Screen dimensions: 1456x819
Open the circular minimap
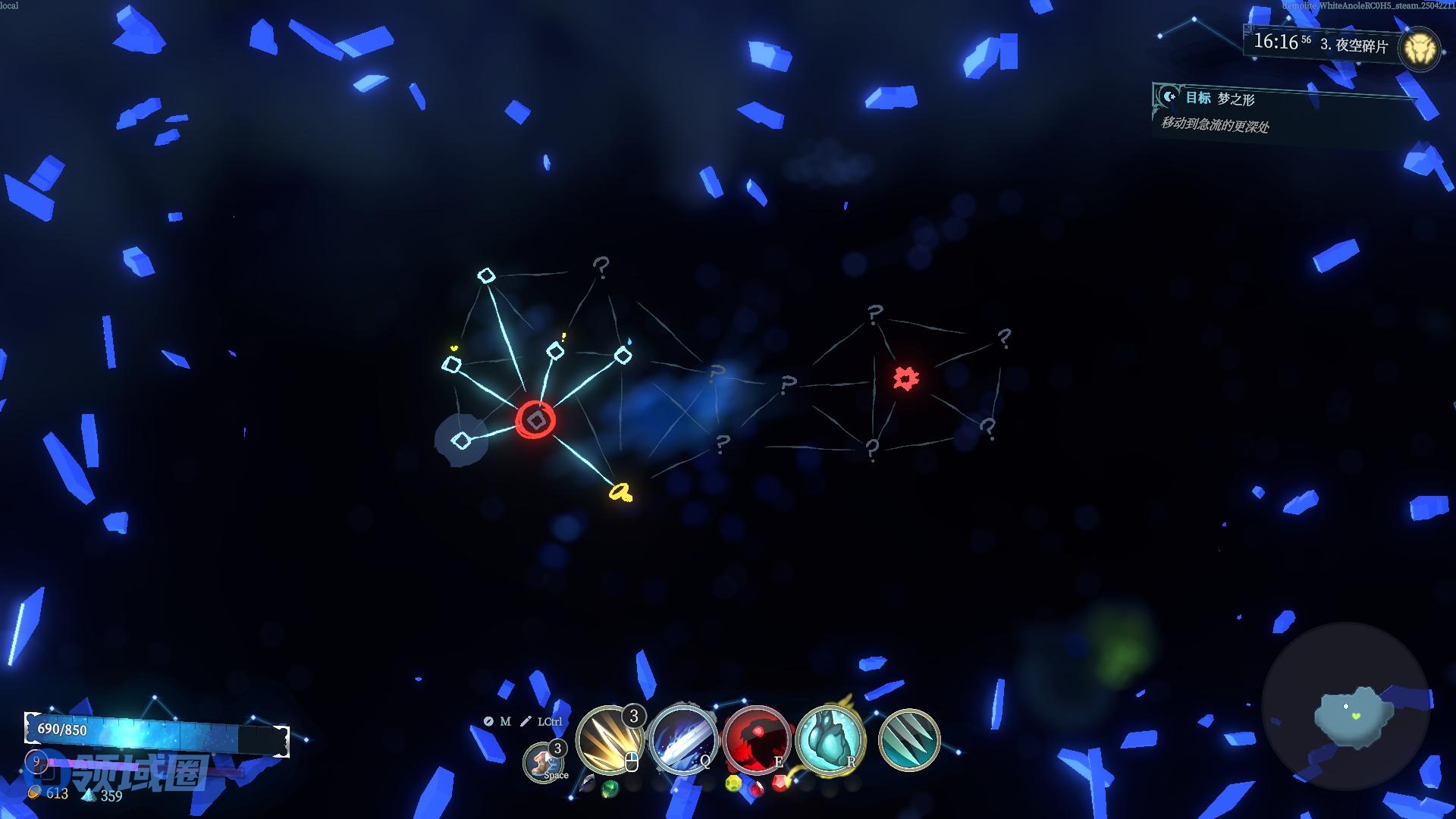(1345, 707)
